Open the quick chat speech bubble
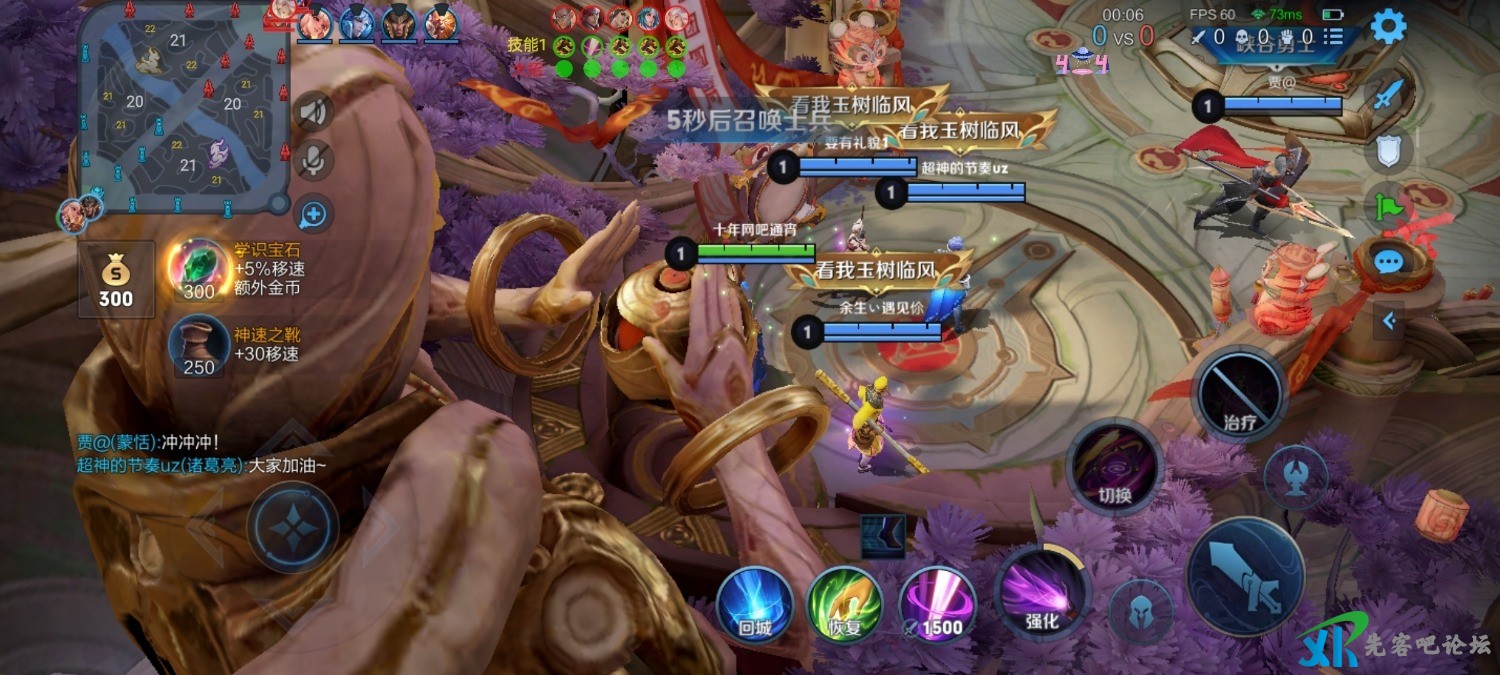Viewport: 1500px width, 675px height. click(1388, 263)
